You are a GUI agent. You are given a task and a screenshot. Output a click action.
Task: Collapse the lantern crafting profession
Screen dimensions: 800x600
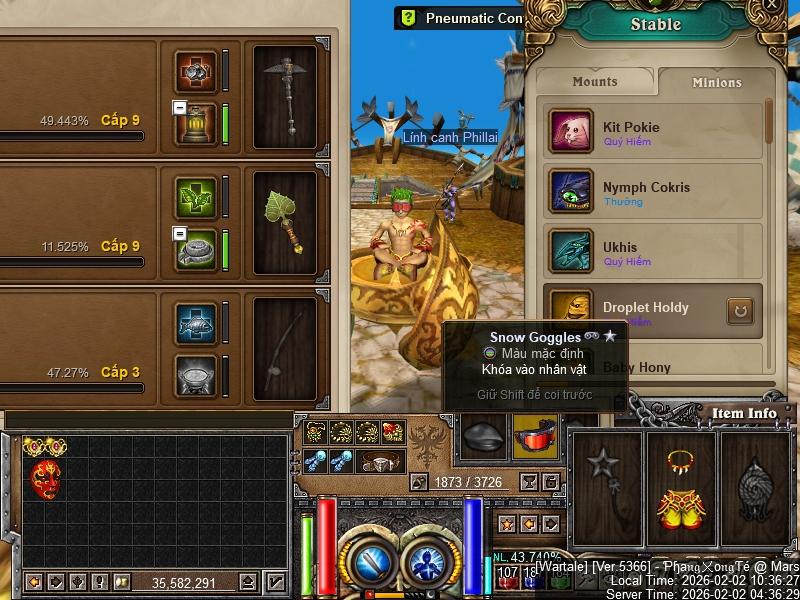(x=179, y=107)
